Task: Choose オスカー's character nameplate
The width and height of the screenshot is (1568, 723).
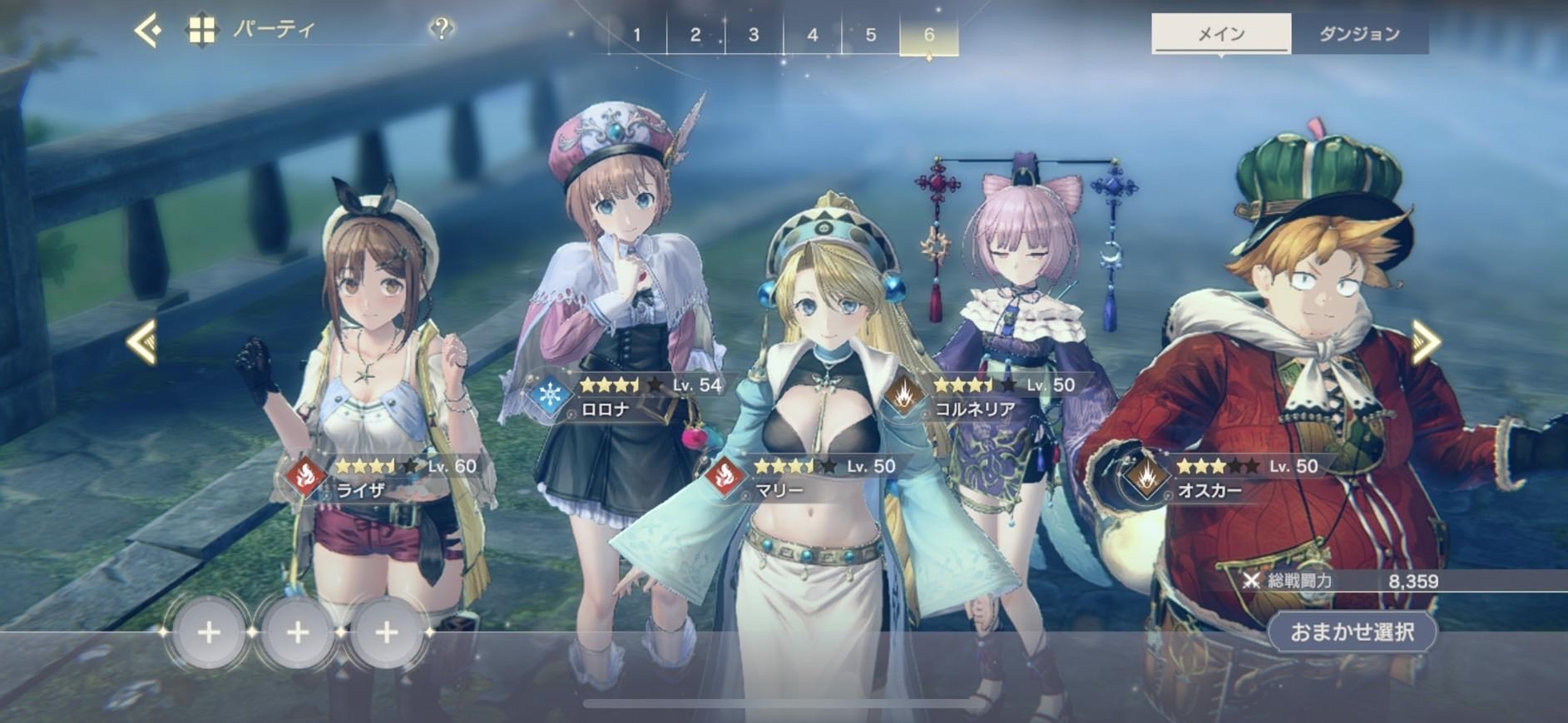Action: tap(1223, 478)
